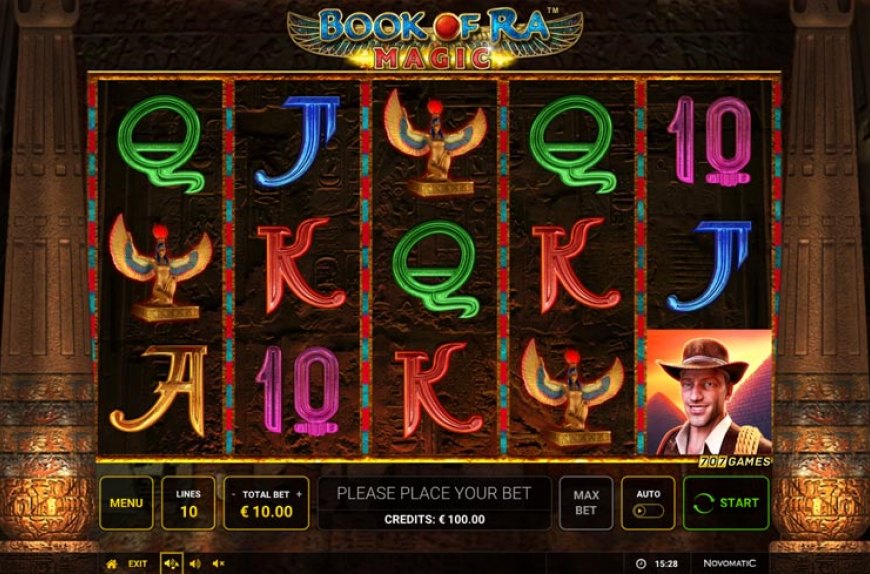Spin the reels with START
Viewport: 870px width, 574px height.
tap(726, 503)
